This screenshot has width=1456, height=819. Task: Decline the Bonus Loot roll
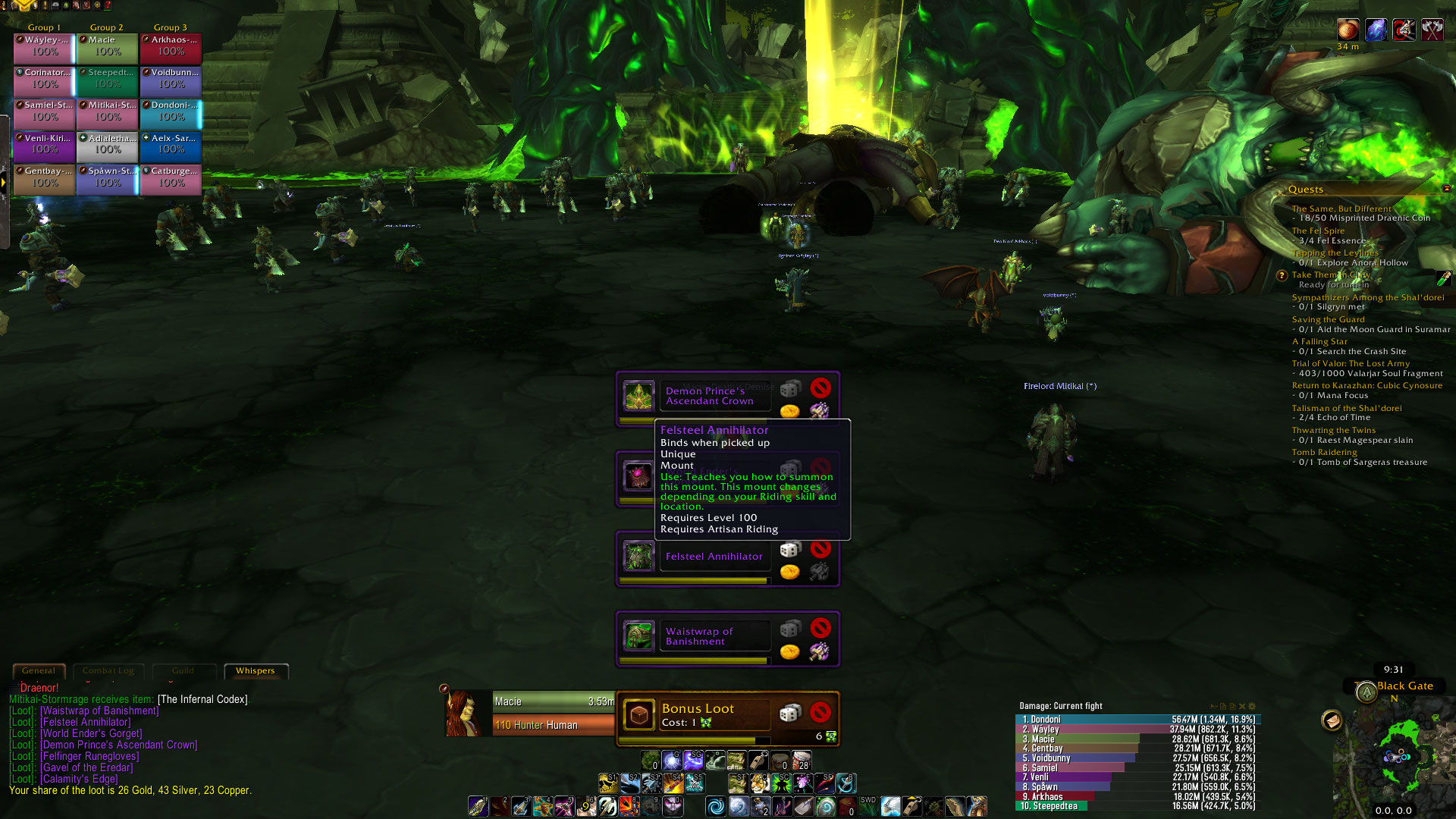coord(820,712)
